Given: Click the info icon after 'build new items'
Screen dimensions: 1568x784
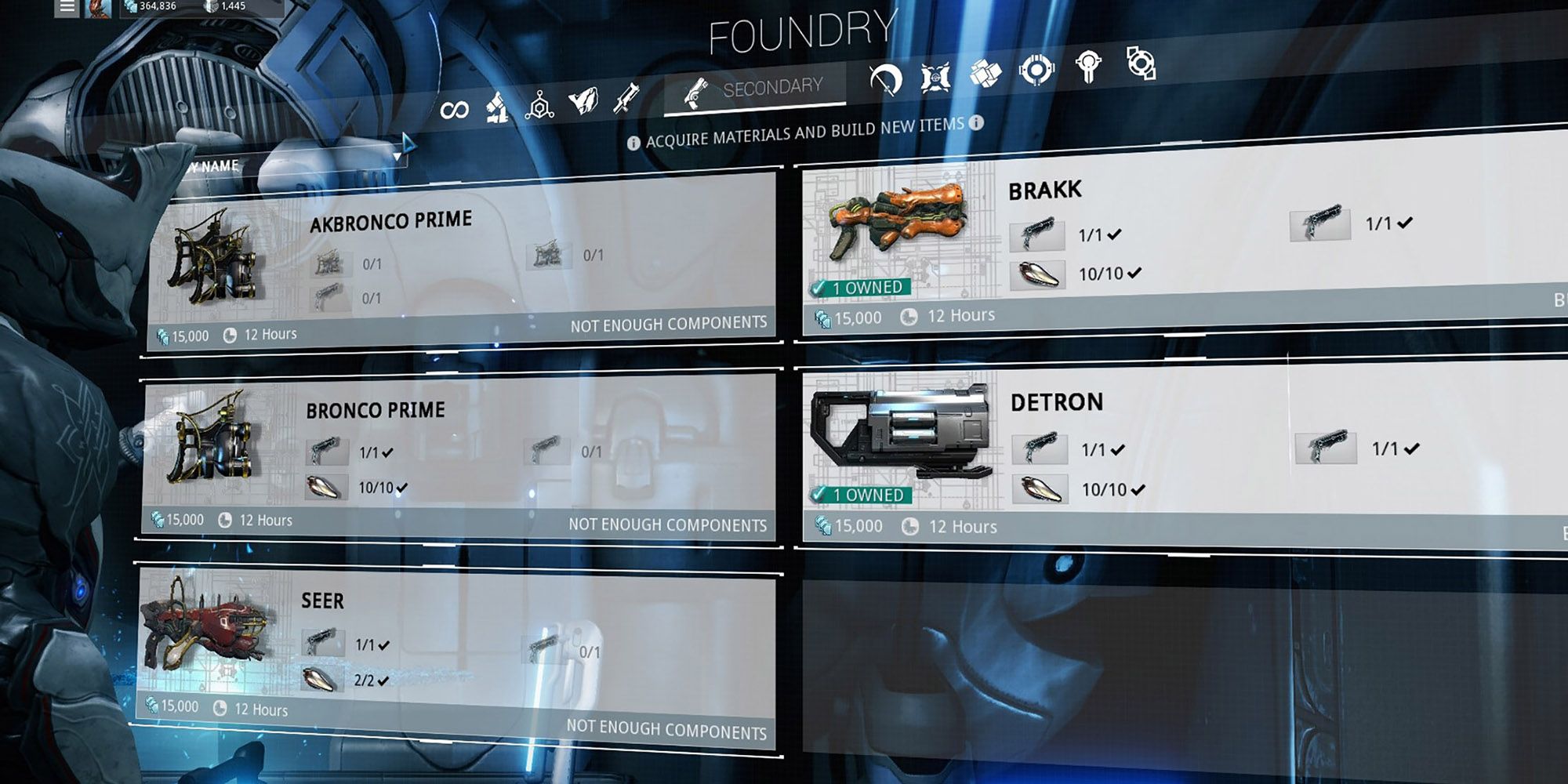Looking at the screenshot, I should pyautogui.click(x=976, y=123).
